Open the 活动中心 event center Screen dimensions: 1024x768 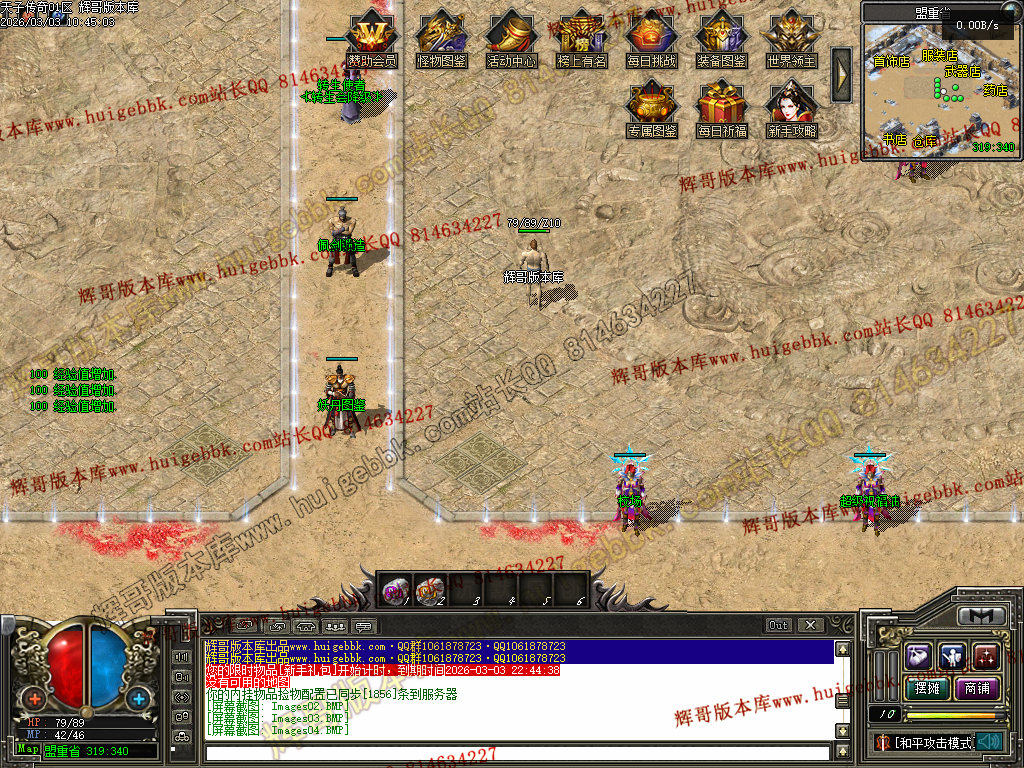point(511,35)
